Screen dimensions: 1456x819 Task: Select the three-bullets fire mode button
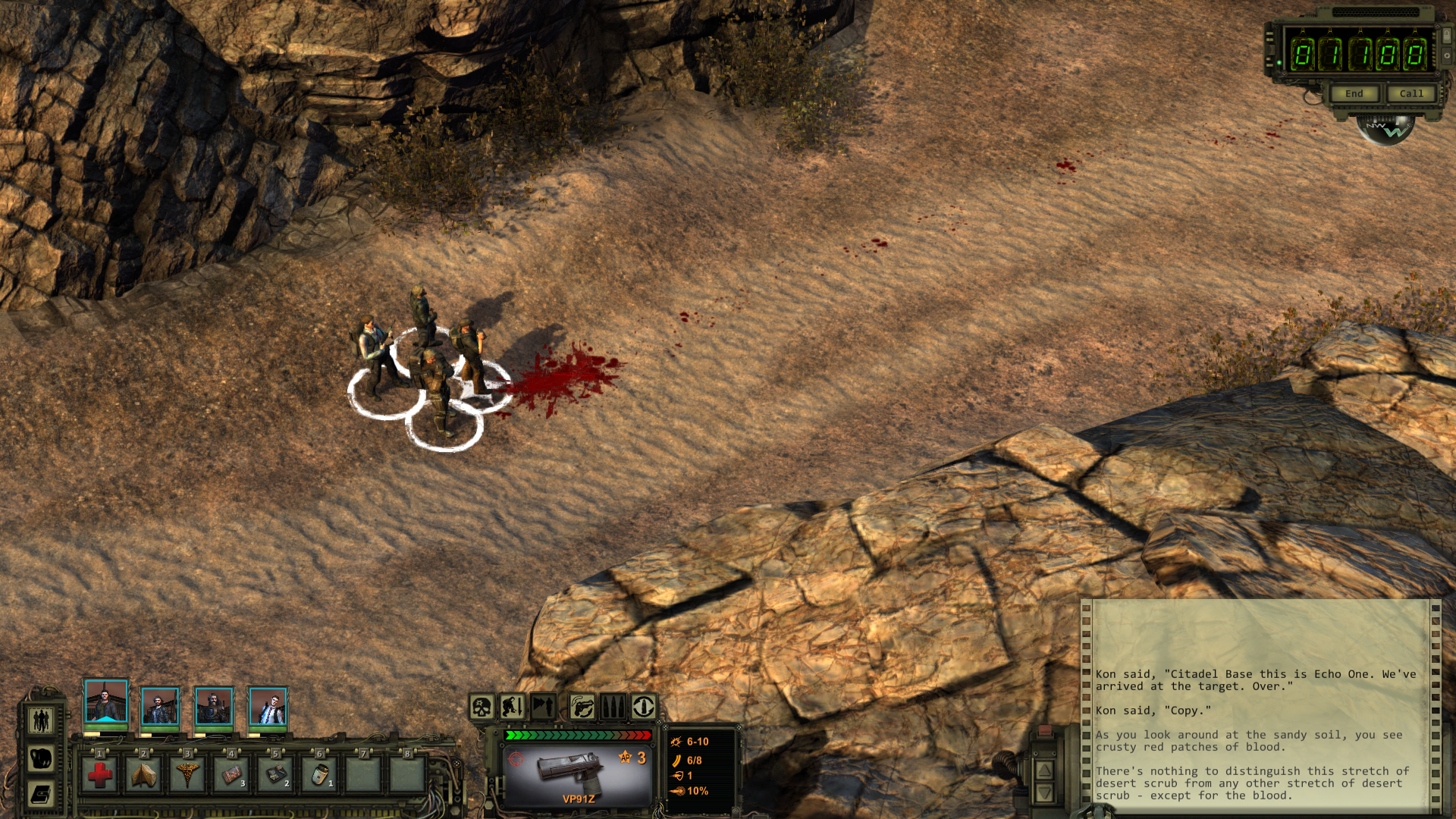(613, 708)
